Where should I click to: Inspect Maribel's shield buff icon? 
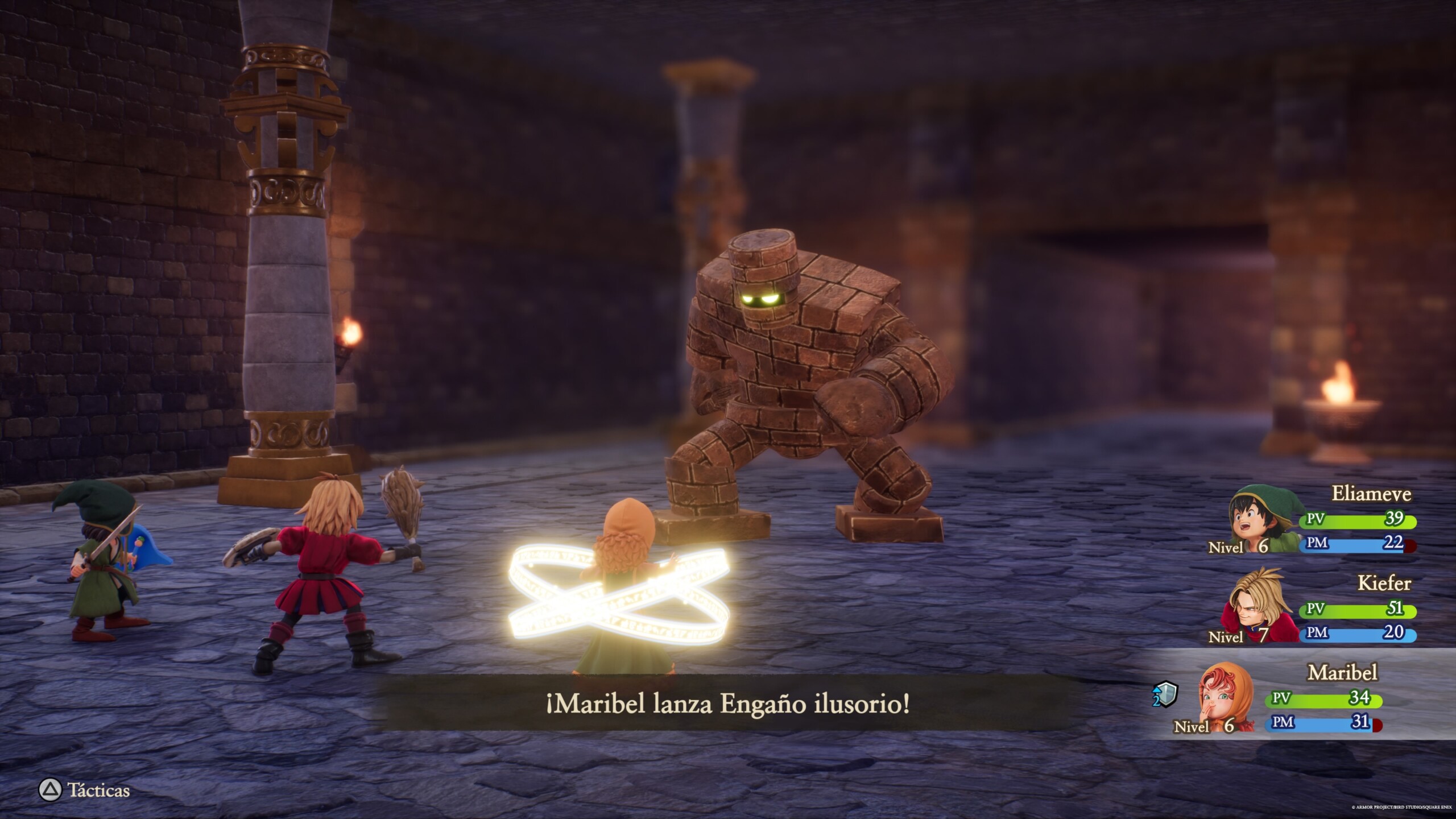1165,695
